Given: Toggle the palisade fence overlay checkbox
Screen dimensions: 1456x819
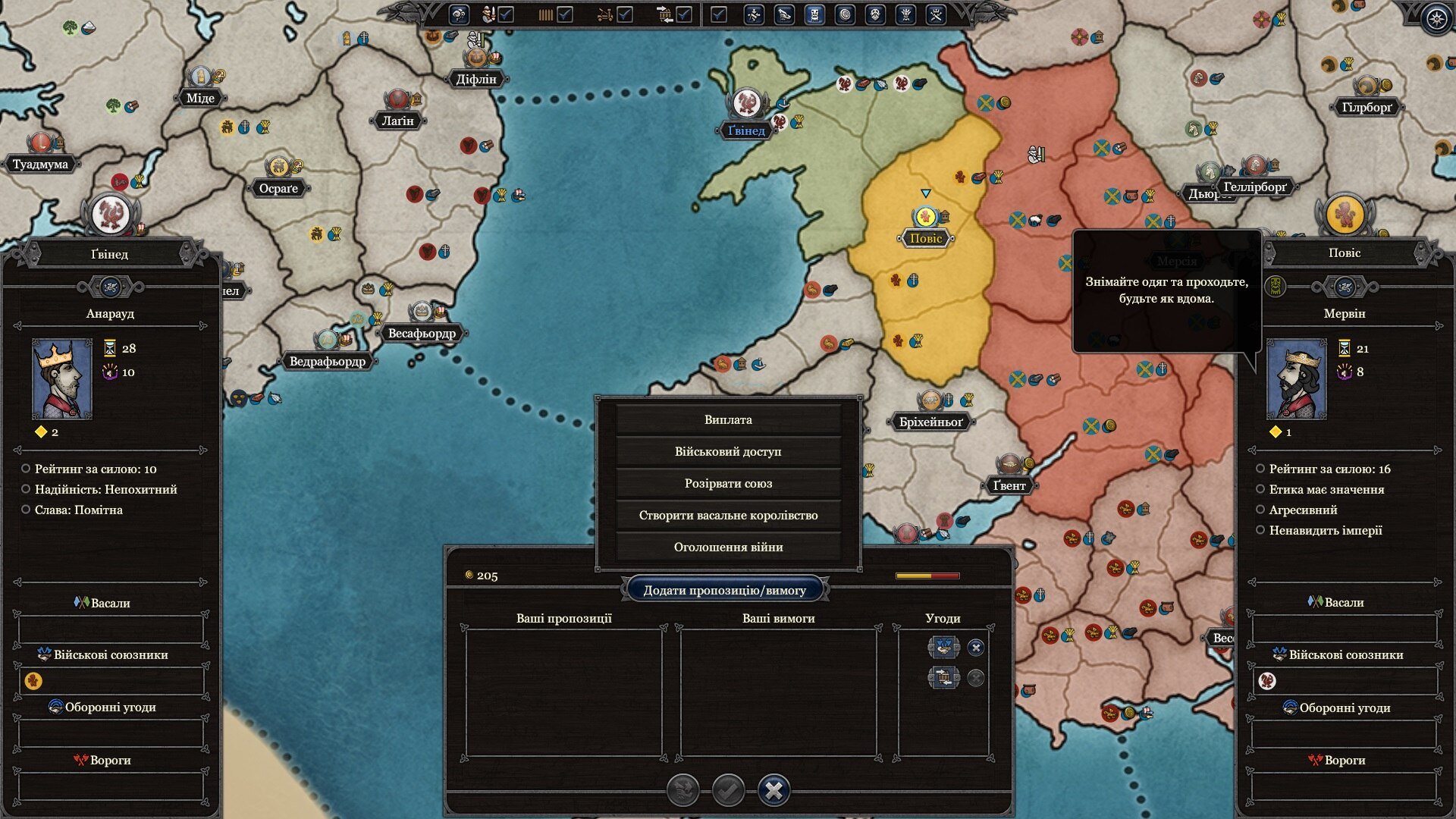Looking at the screenshot, I should click(565, 14).
